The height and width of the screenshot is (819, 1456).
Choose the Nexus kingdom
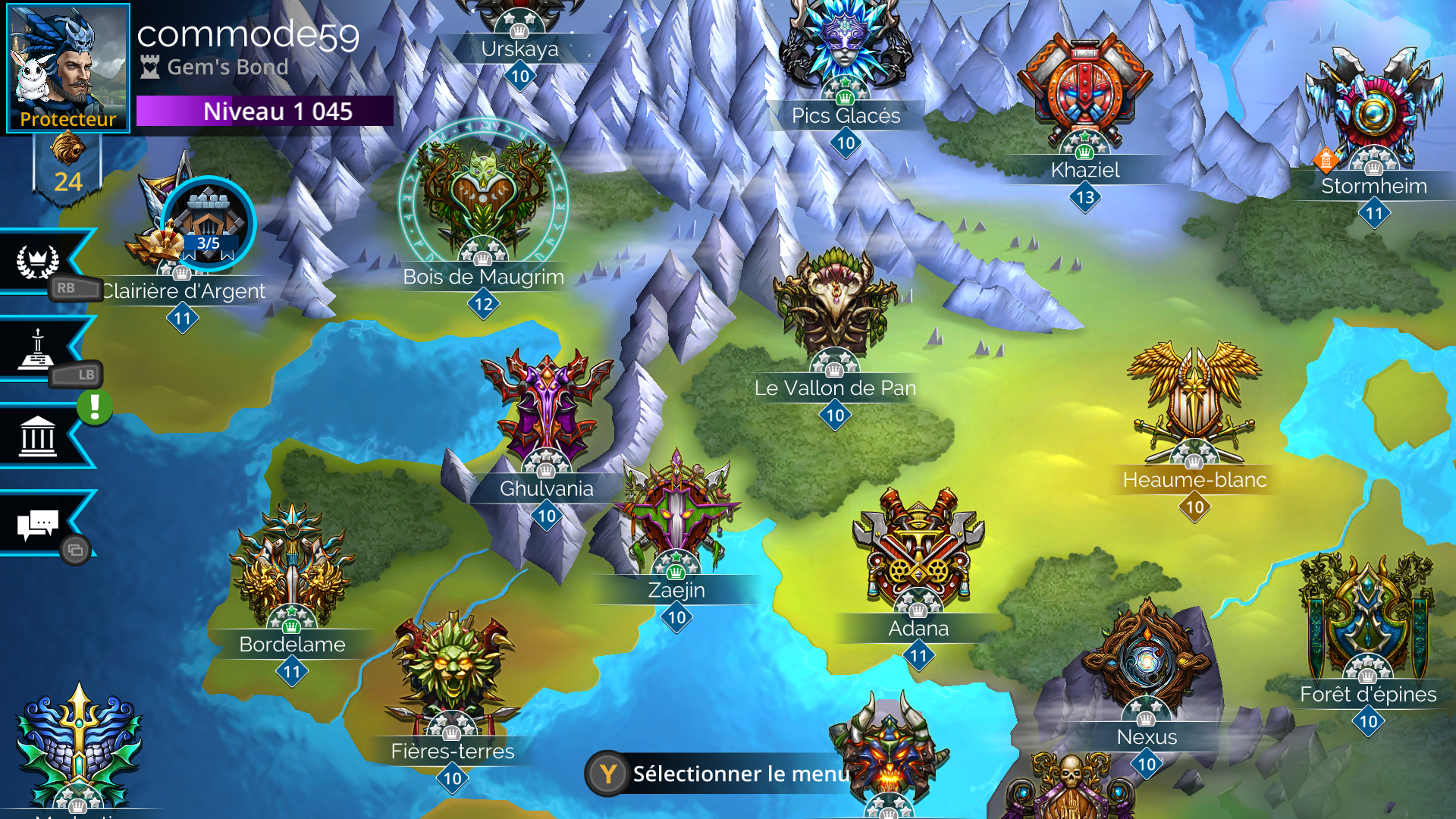(x=1146, y=660)
